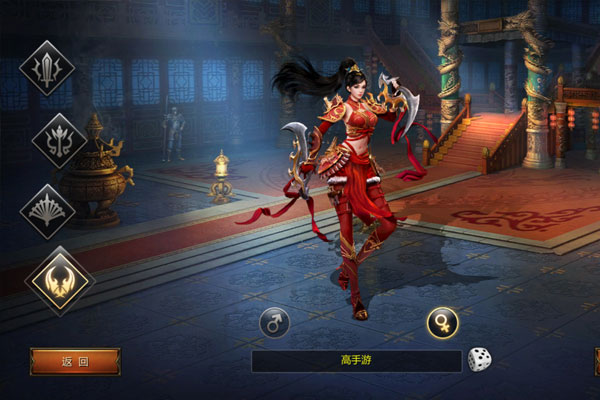The width and height of the screenshot is (600, 400).
Task: Roll the dice for a random name
Action: 480,360
